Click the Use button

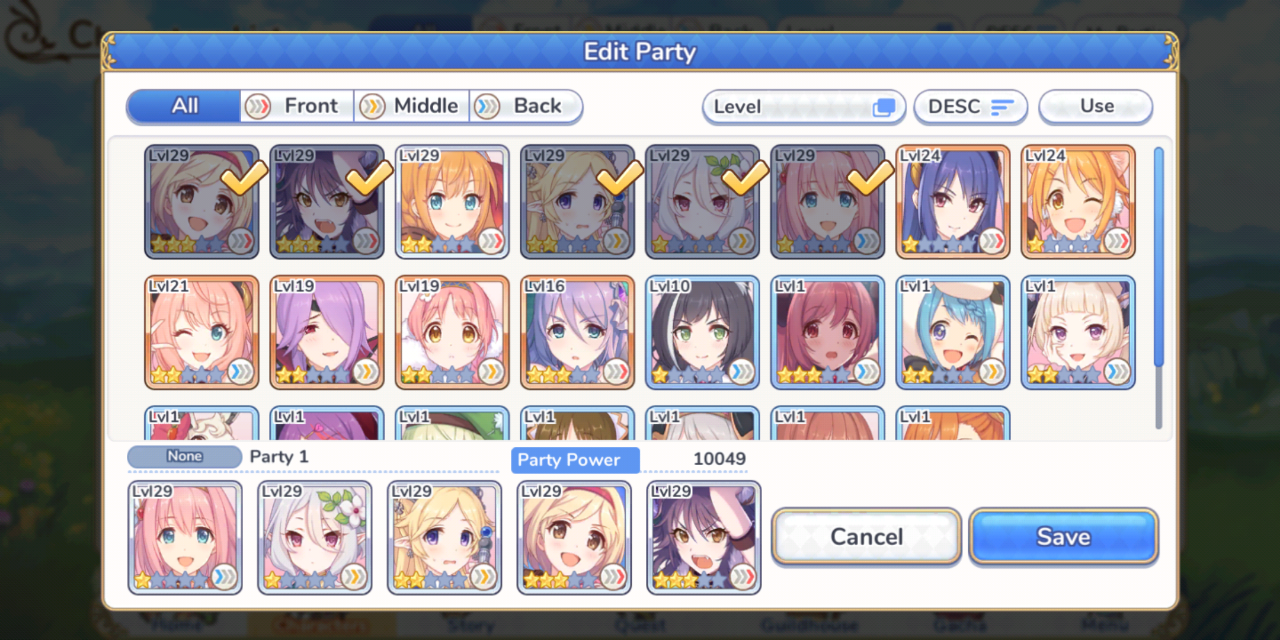pos(1095,107)
